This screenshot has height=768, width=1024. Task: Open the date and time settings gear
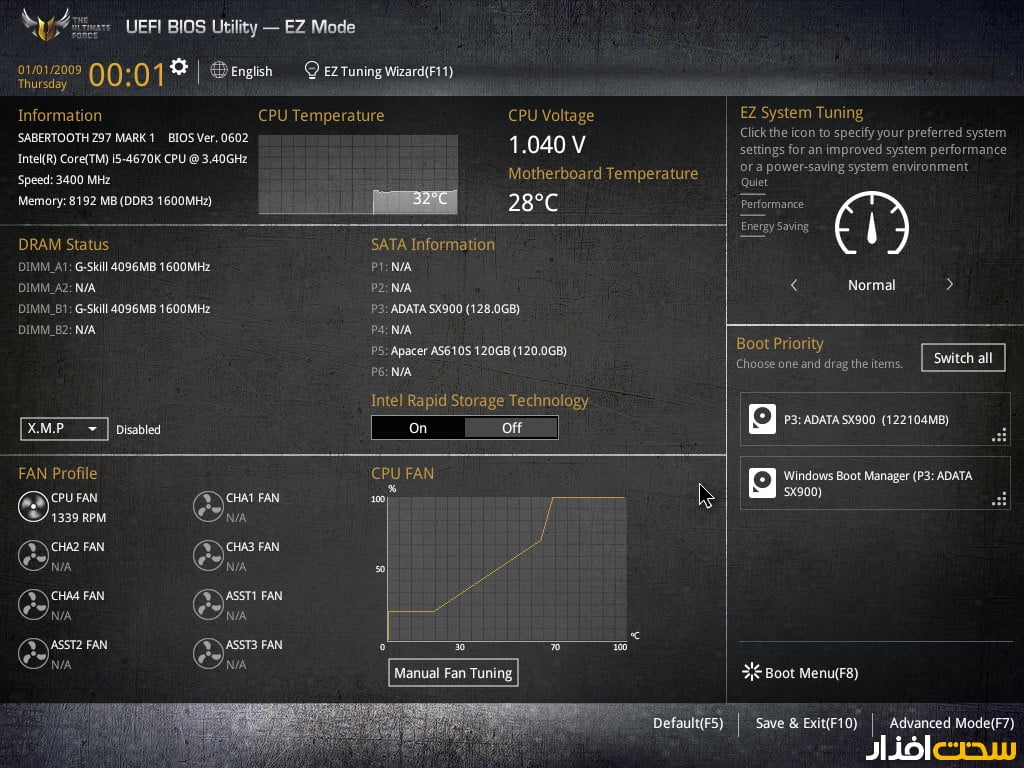click(179, 67)
